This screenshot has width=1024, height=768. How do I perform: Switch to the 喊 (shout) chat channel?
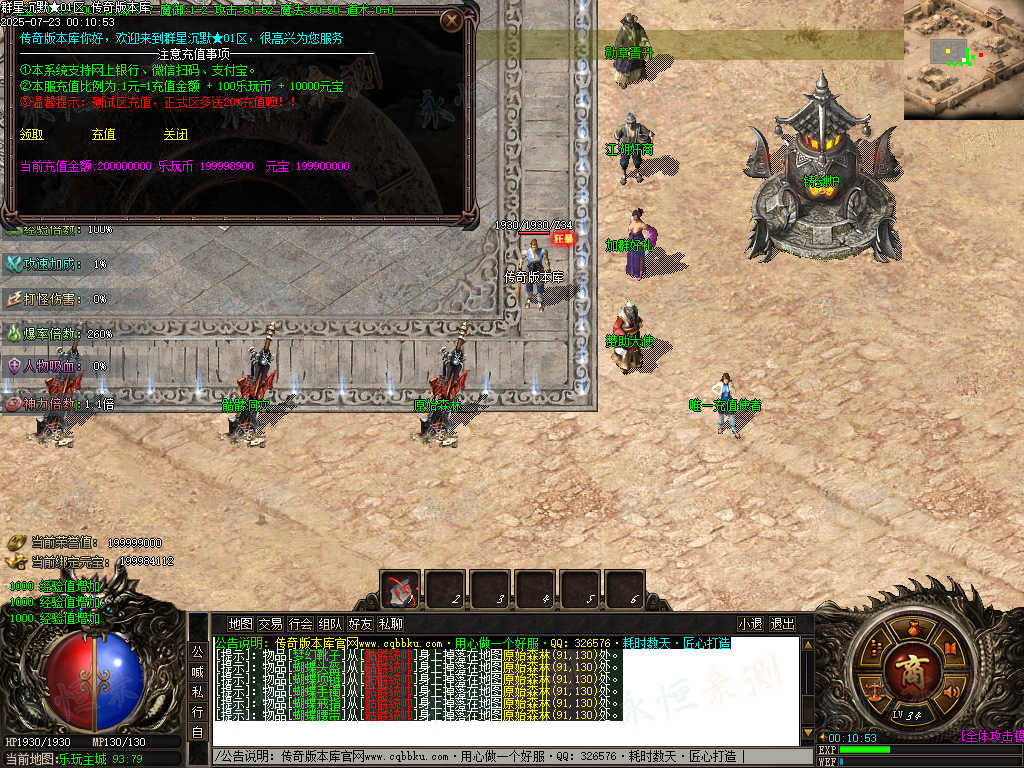click(197, 672)
